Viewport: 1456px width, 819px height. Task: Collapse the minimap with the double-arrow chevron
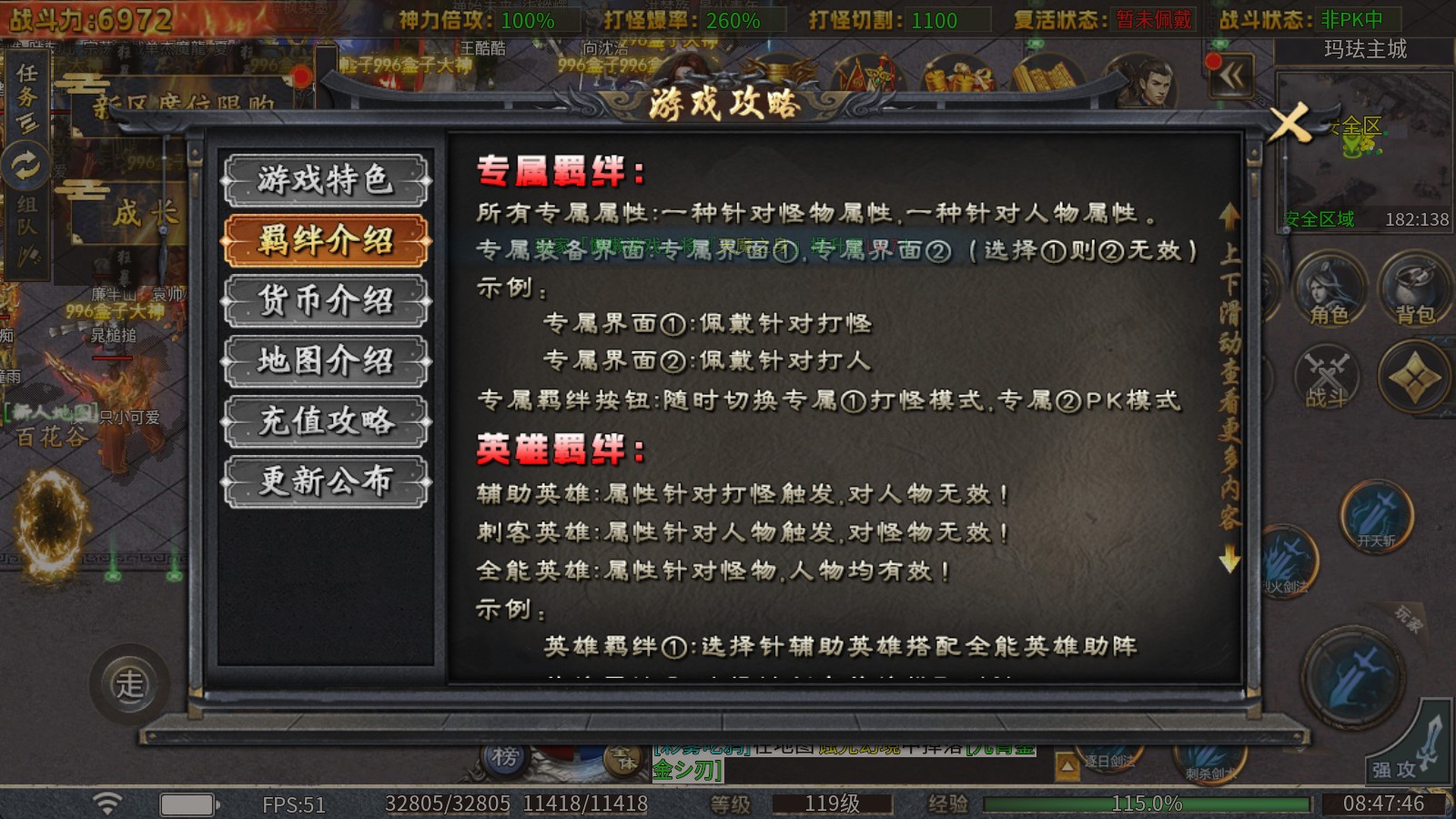pos(1233,77)
